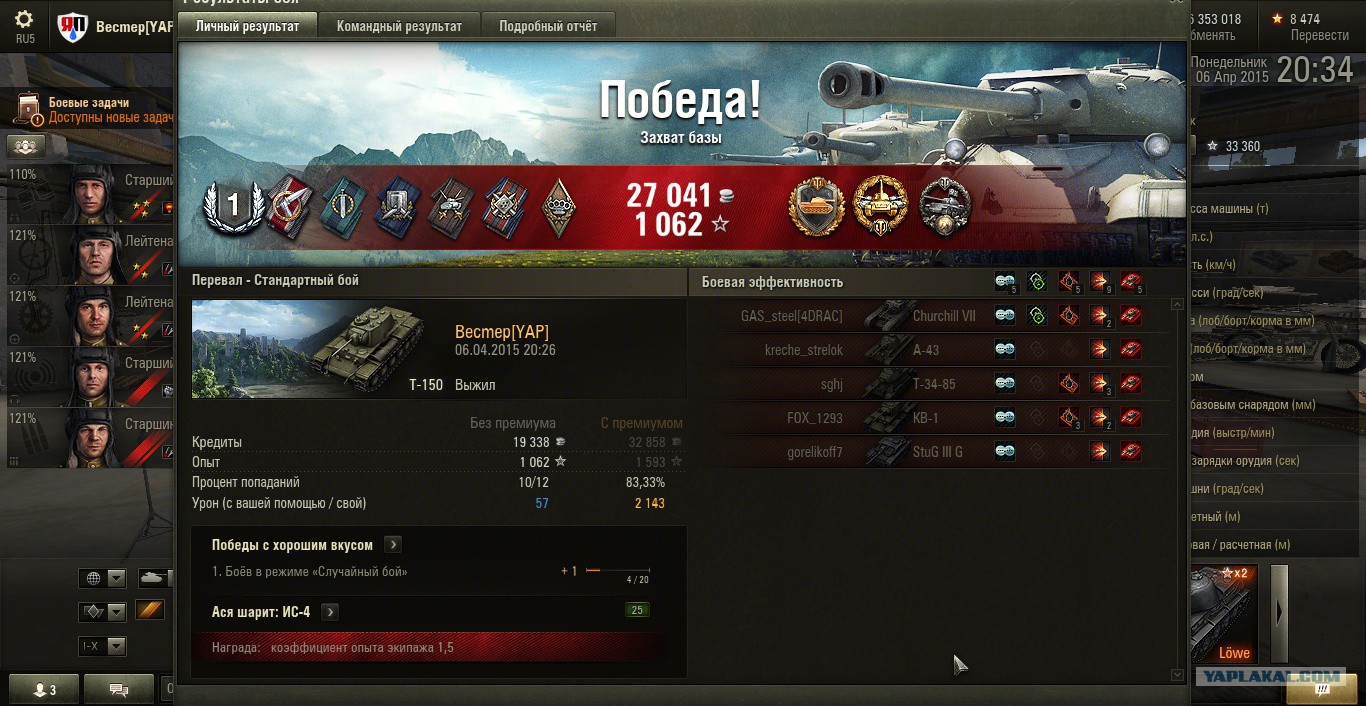Open the Боевые задачи notification
Image resolution: width=1366 pixels, height=706 pixels.
click(x=95, y=110)
